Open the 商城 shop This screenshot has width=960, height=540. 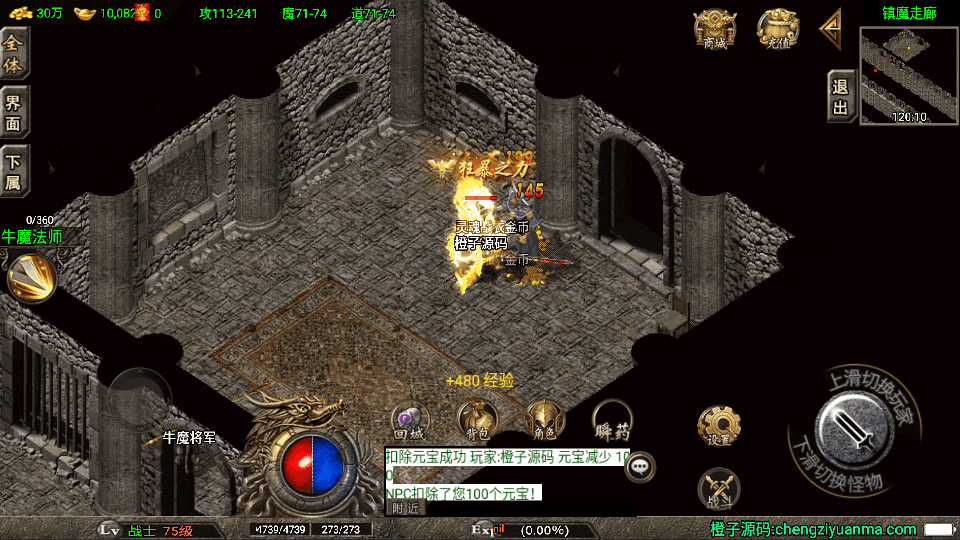[715, 28]
